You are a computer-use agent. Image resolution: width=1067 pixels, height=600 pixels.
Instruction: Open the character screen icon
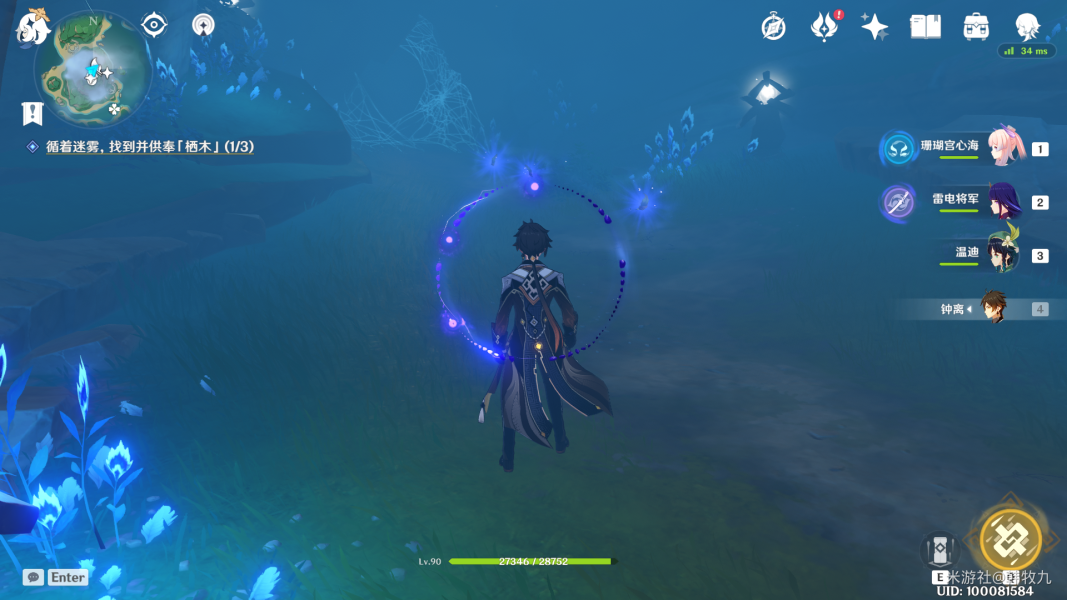1027,27
